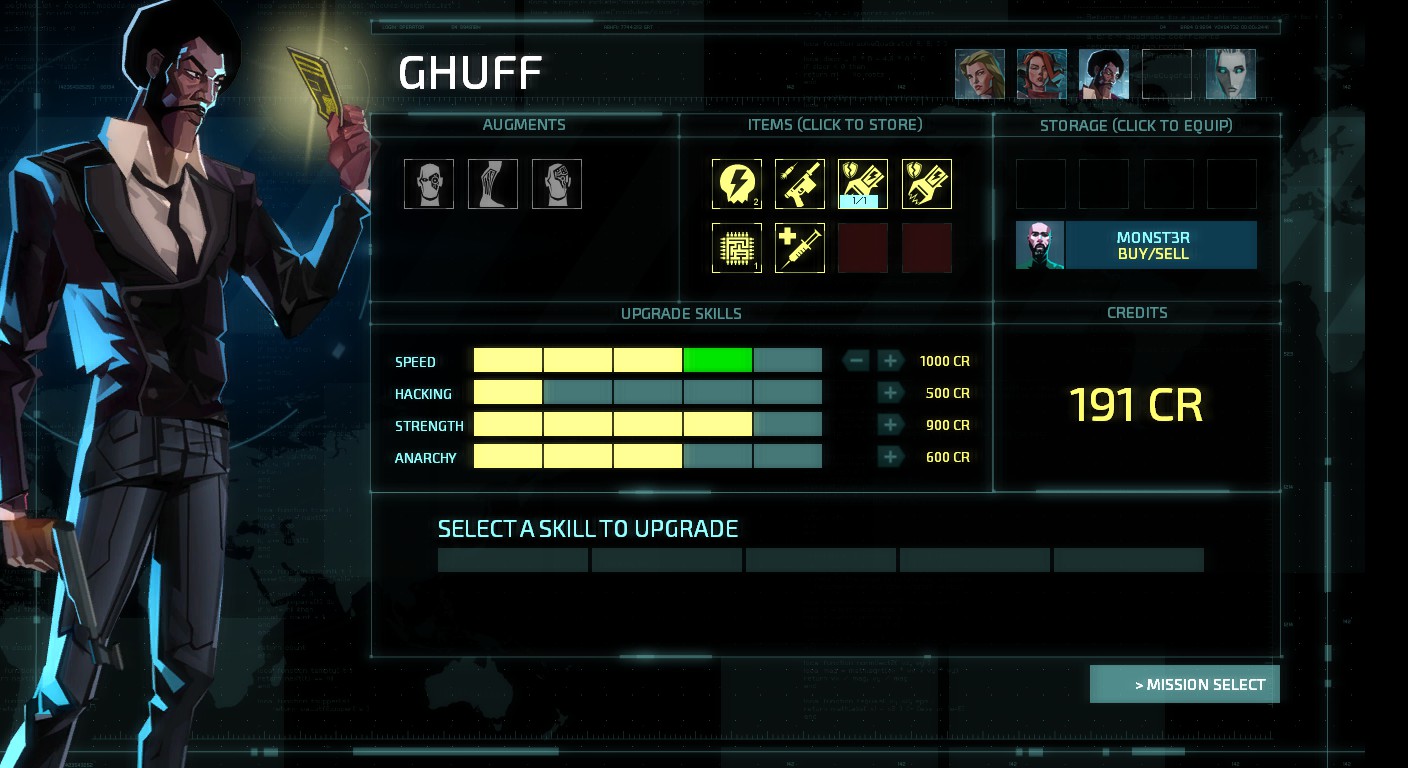Store the dart gun item
The width and height of the screenshot is (1408, 768).
pos(800,184)
